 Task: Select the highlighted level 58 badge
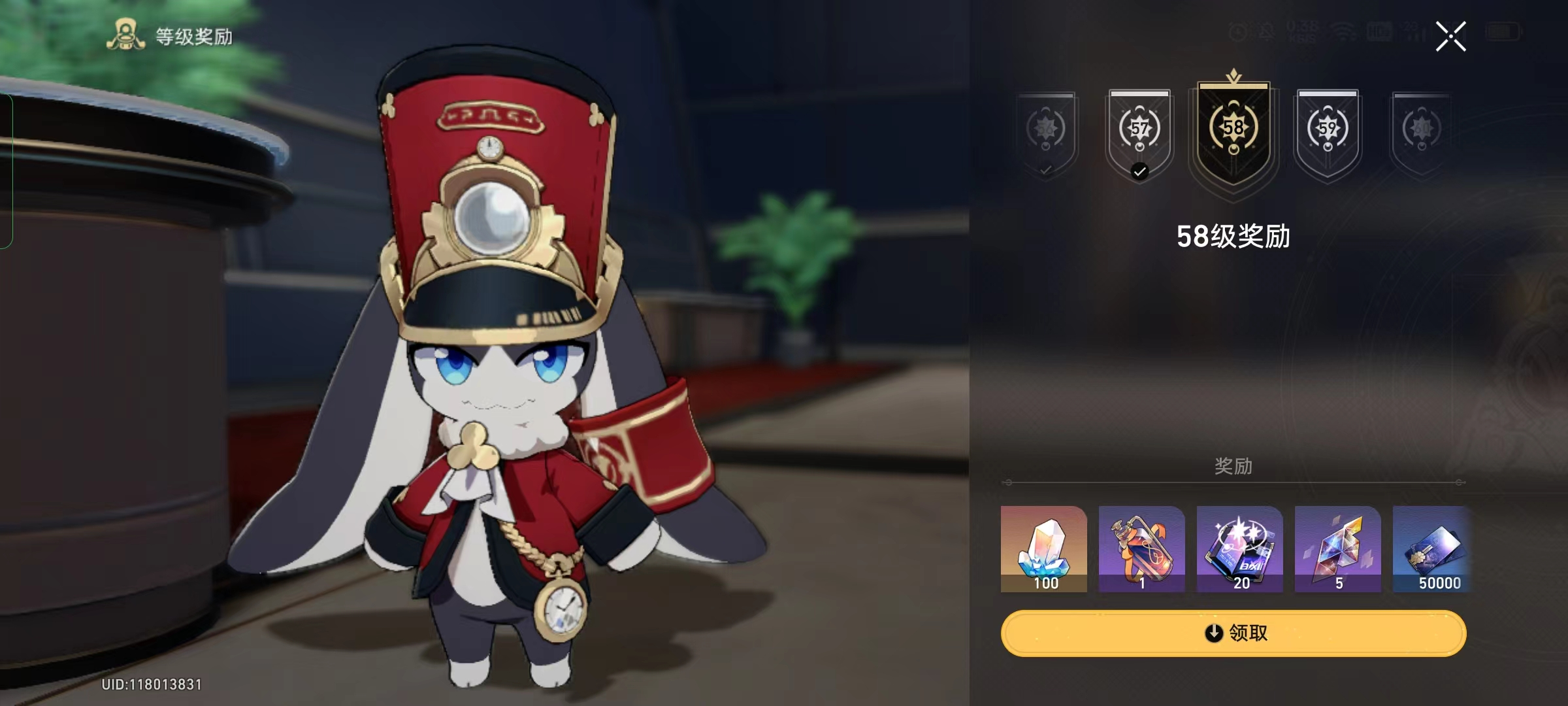(1233, 134)
